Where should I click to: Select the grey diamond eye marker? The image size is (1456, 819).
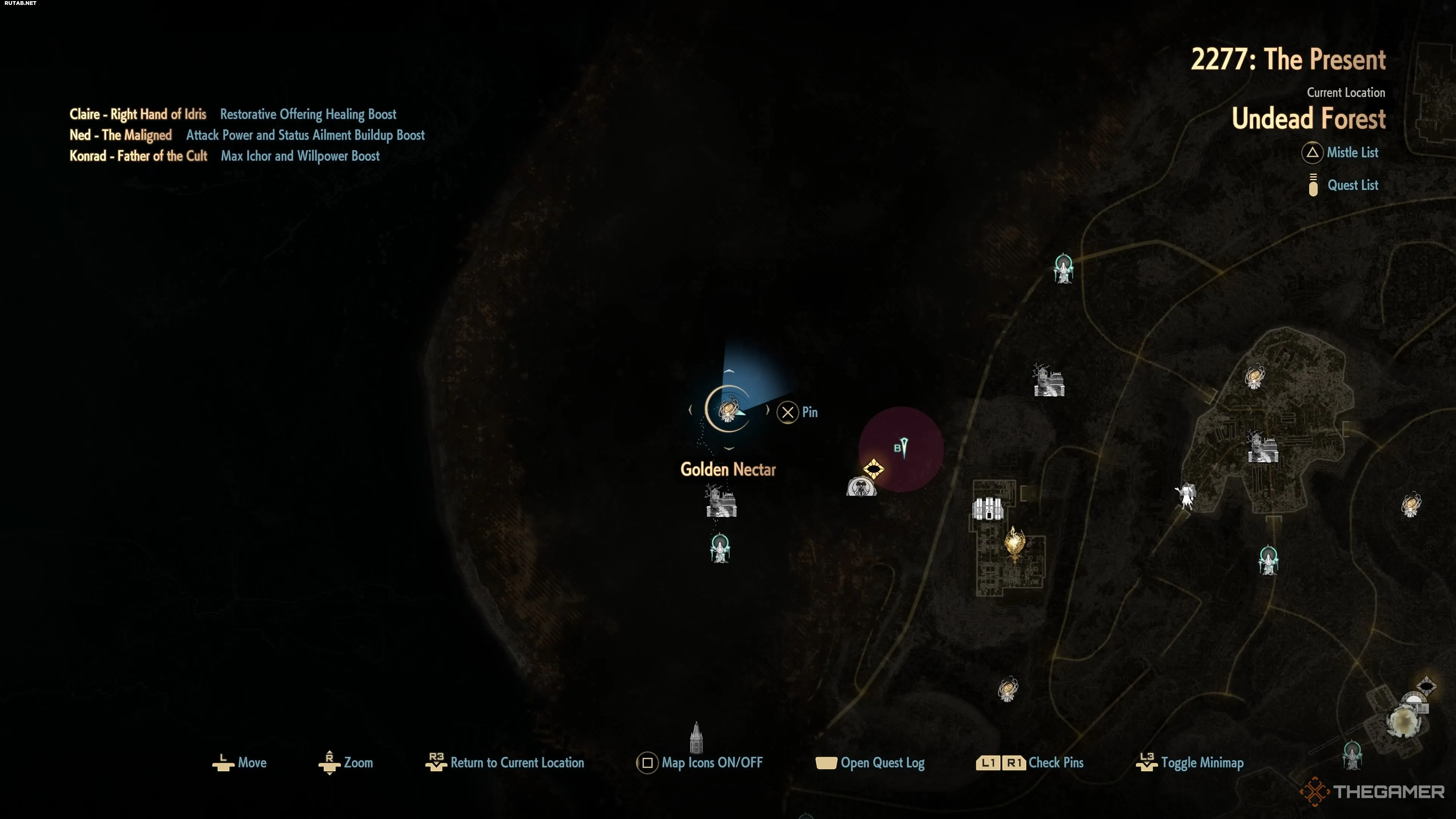coord(1426,686)
